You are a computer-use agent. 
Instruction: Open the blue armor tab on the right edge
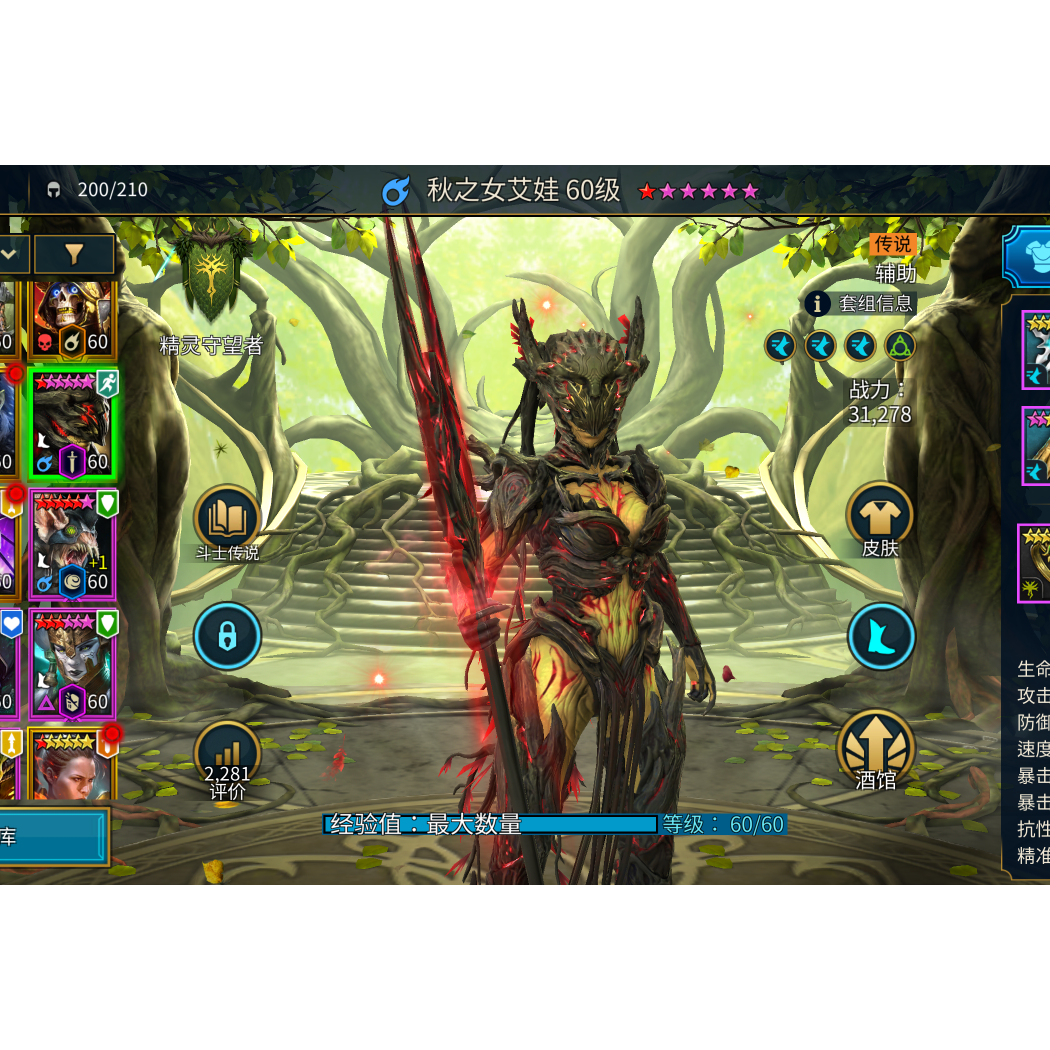(1028, 256)
